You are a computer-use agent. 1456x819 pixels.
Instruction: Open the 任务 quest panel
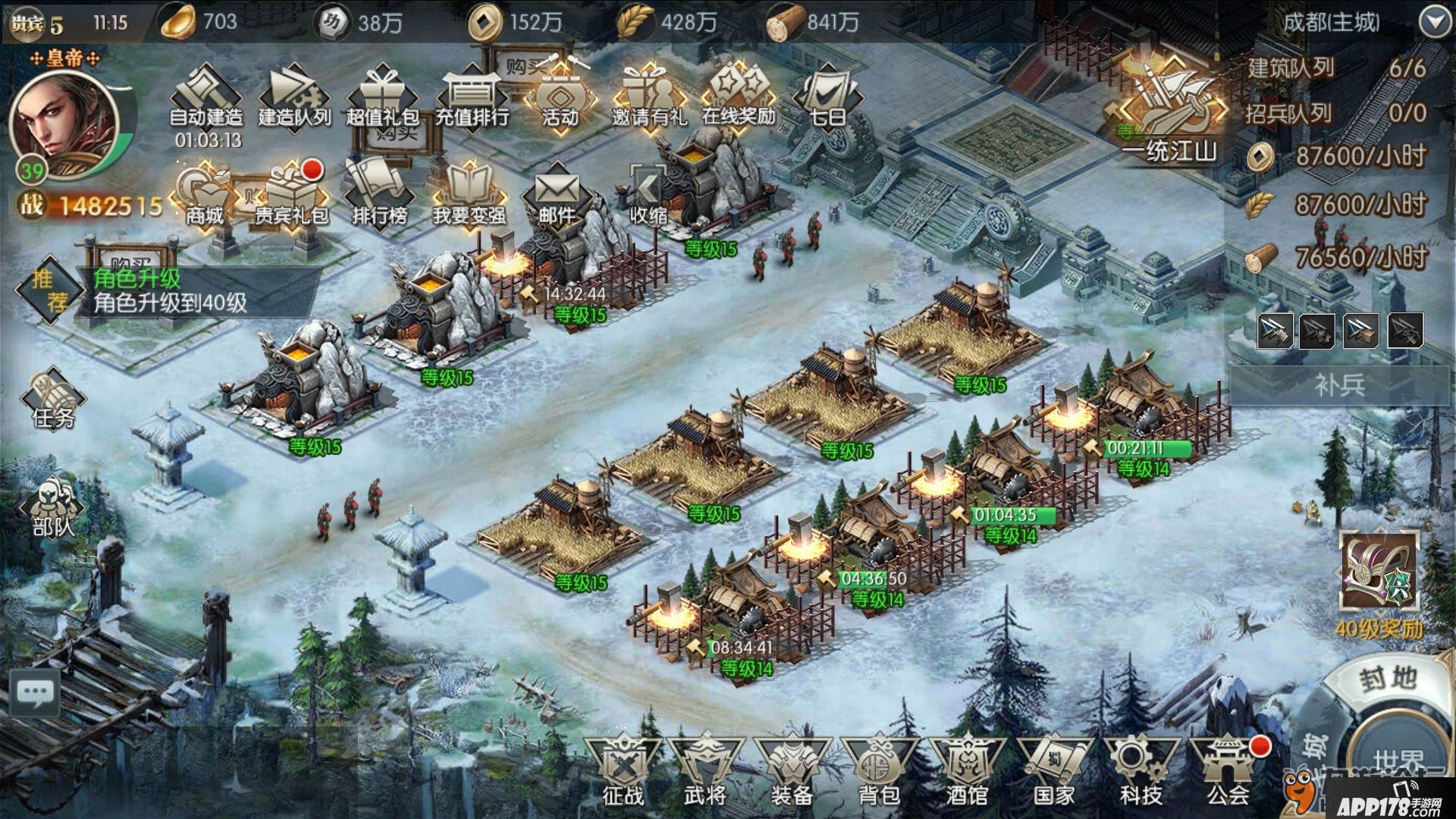pyautogui.click(x=53, y=400)
